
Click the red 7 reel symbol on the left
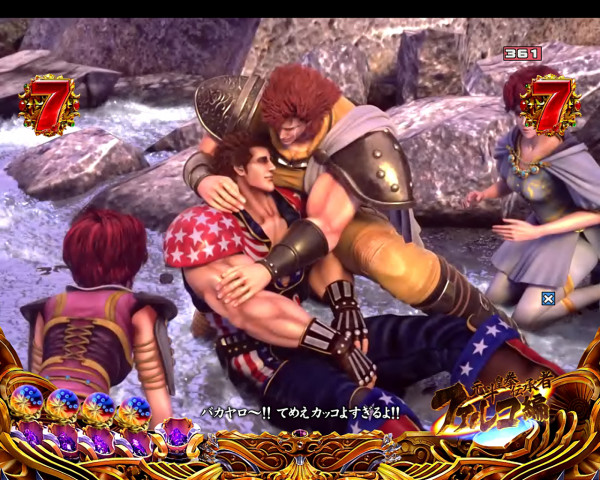pyautogui.click(x=47, y=104)
